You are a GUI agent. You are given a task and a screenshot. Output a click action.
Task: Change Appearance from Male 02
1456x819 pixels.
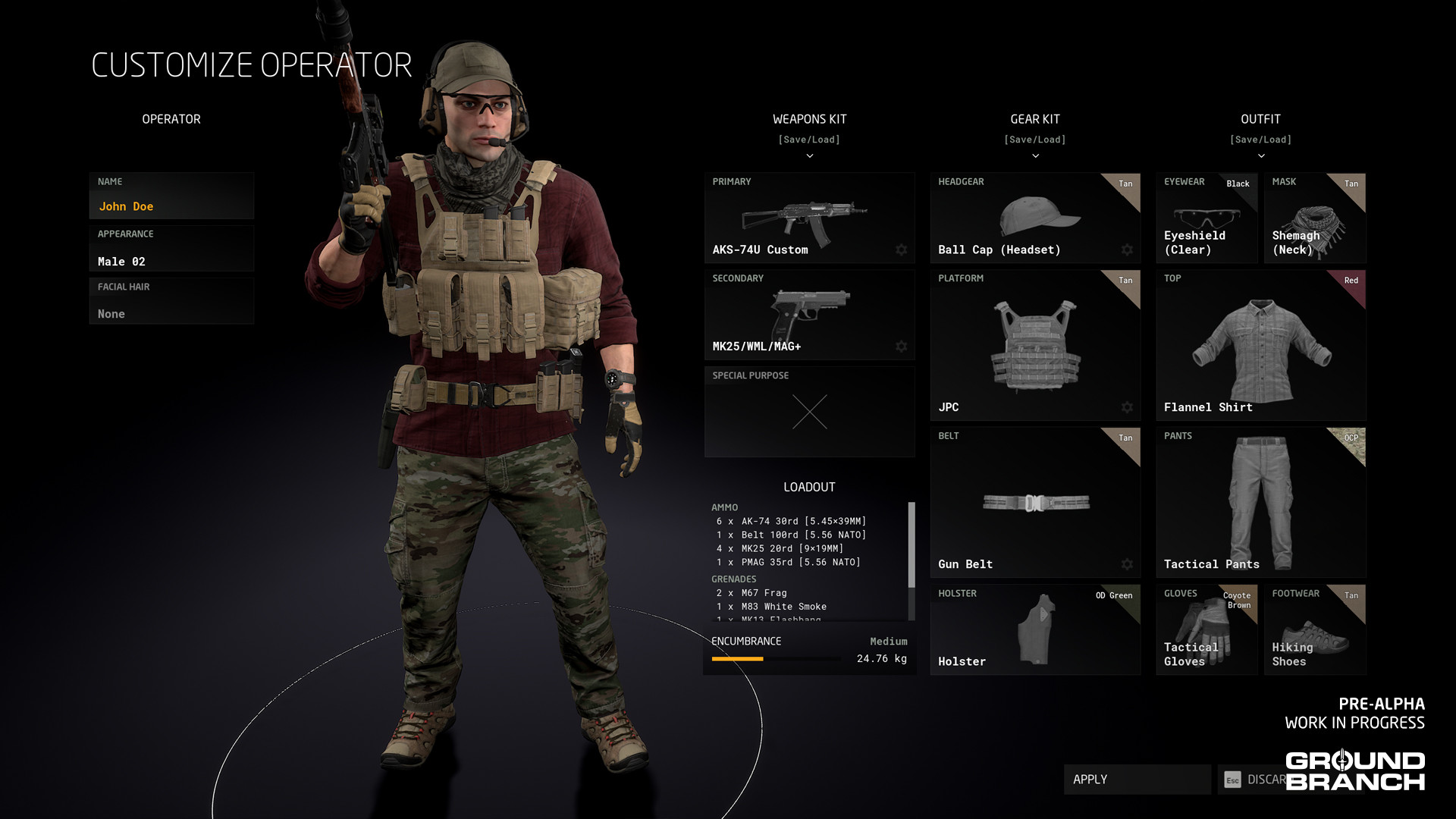click(x=171, y=261)
